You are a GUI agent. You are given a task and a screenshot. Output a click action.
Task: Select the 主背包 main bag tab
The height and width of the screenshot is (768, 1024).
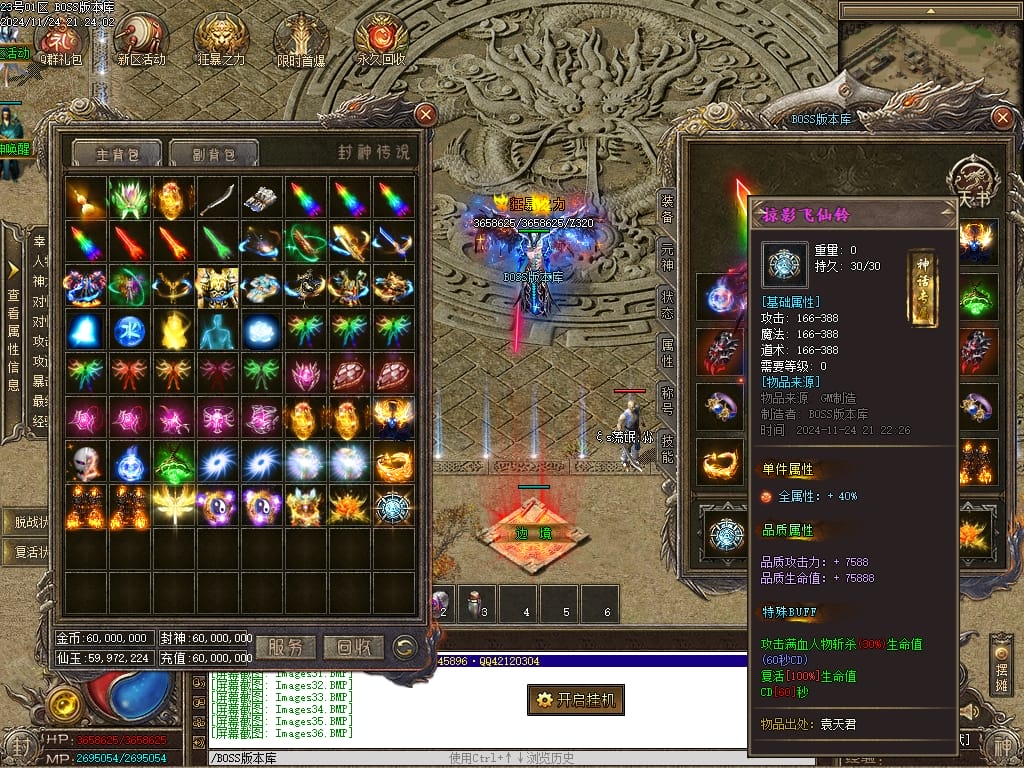[116, 154]
